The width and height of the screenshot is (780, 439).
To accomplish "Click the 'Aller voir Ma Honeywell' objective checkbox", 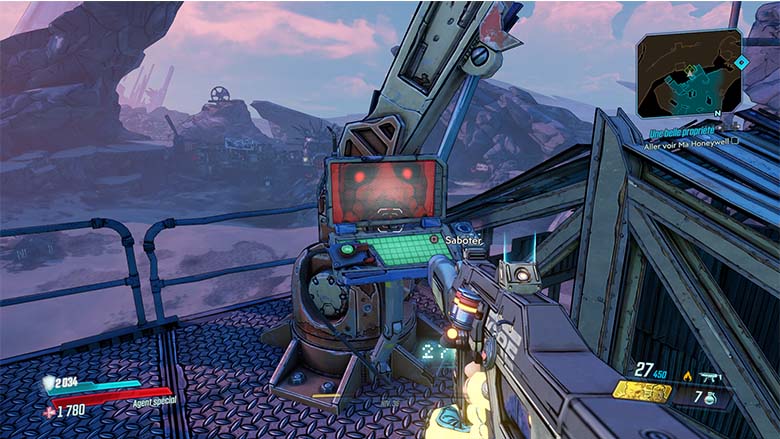I will pyautogui.click(x=735, y=141).
